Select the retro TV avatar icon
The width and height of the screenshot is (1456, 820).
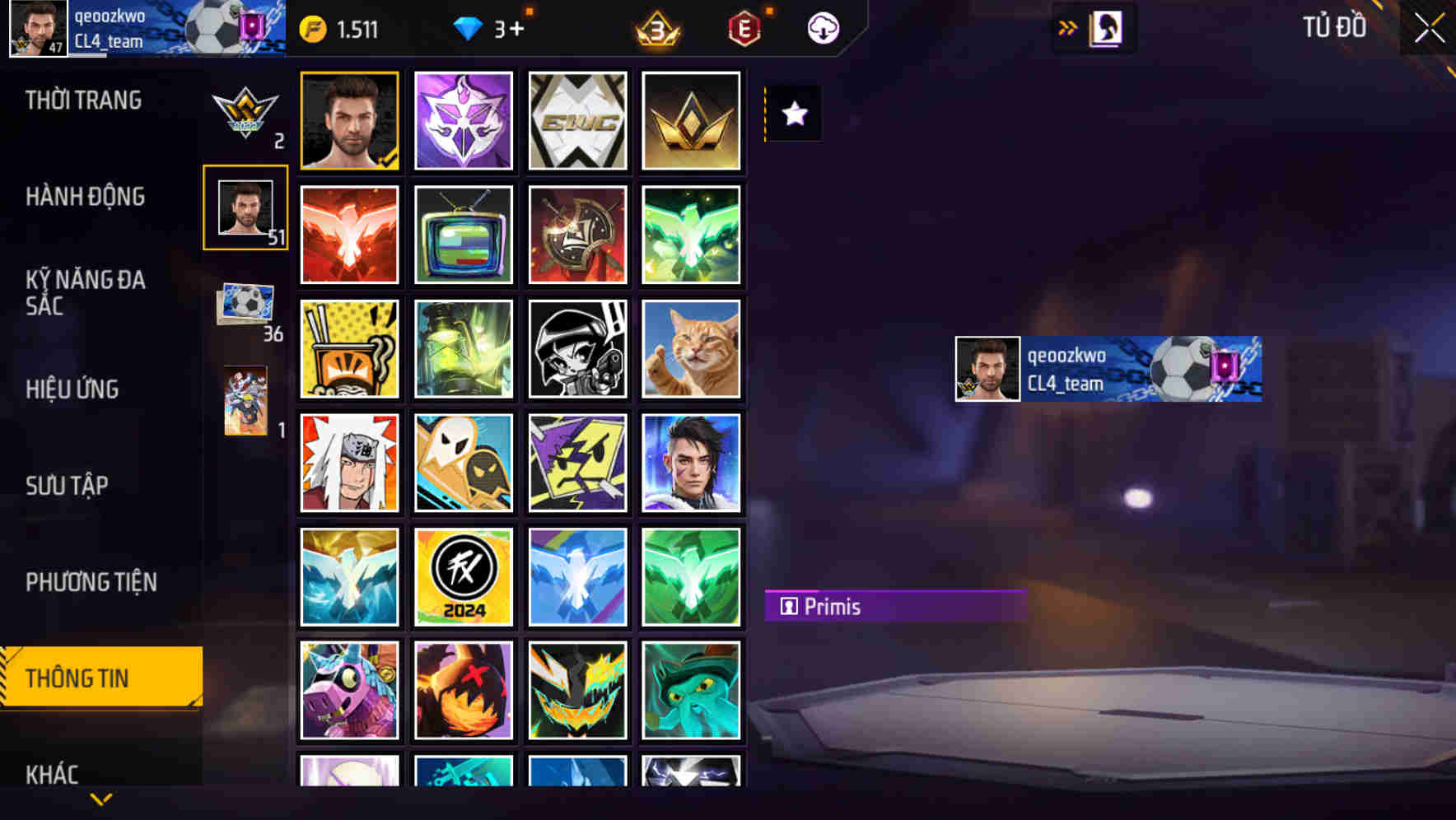pos(463,235)
